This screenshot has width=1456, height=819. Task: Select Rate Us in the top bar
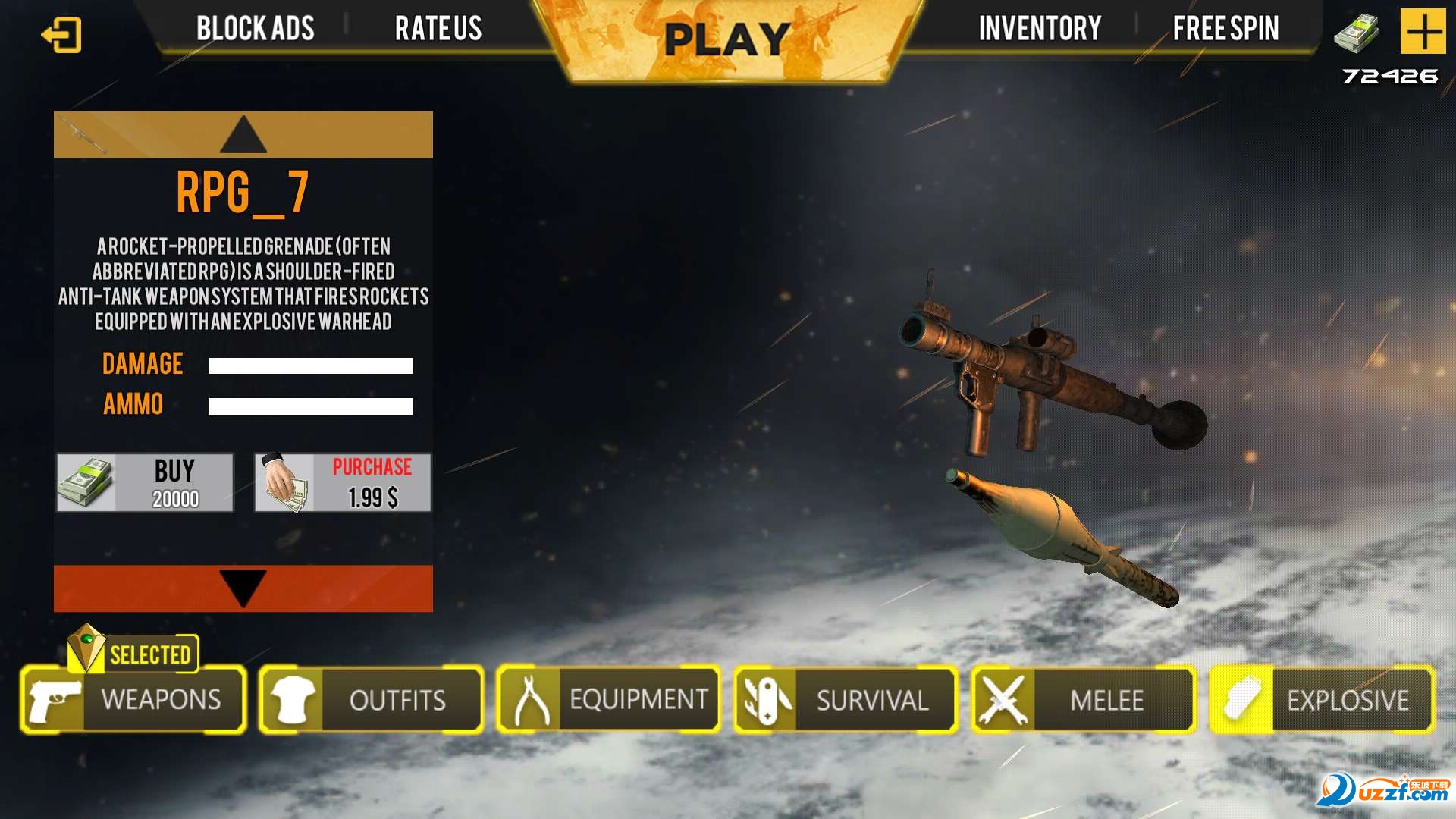coord(438,29)
